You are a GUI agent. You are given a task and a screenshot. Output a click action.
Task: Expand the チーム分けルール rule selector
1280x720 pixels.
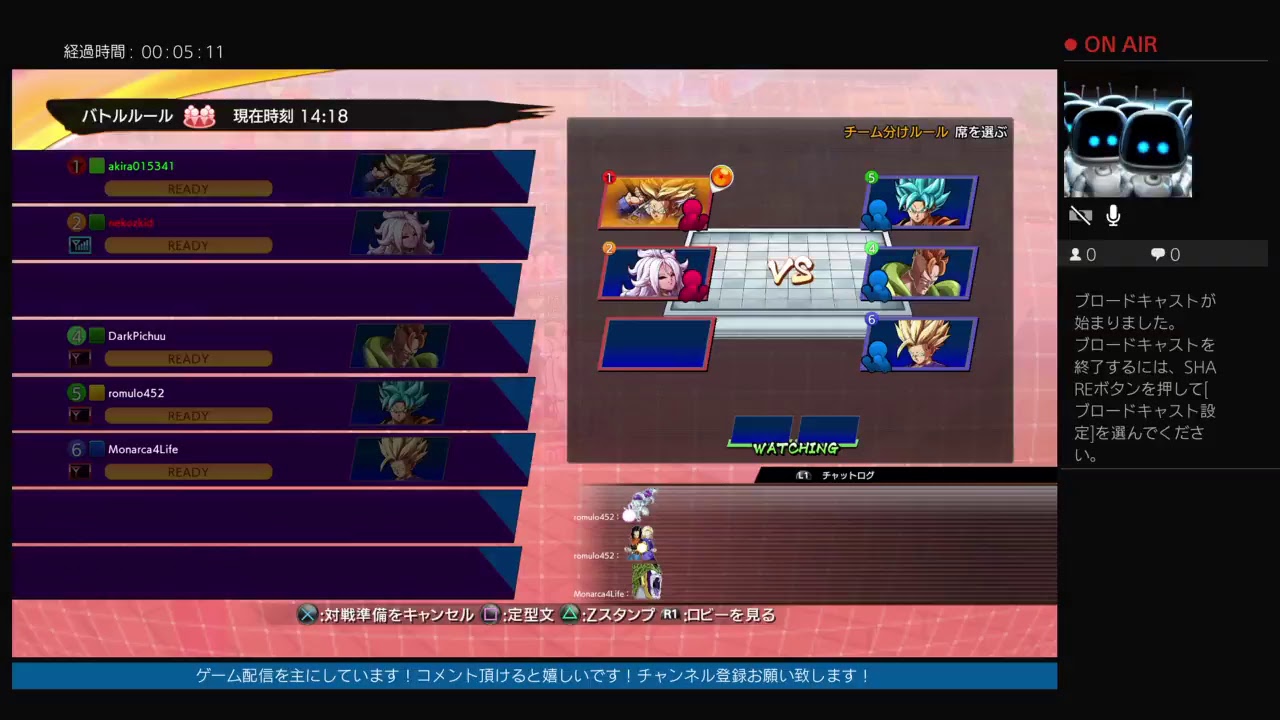point(894,132)
